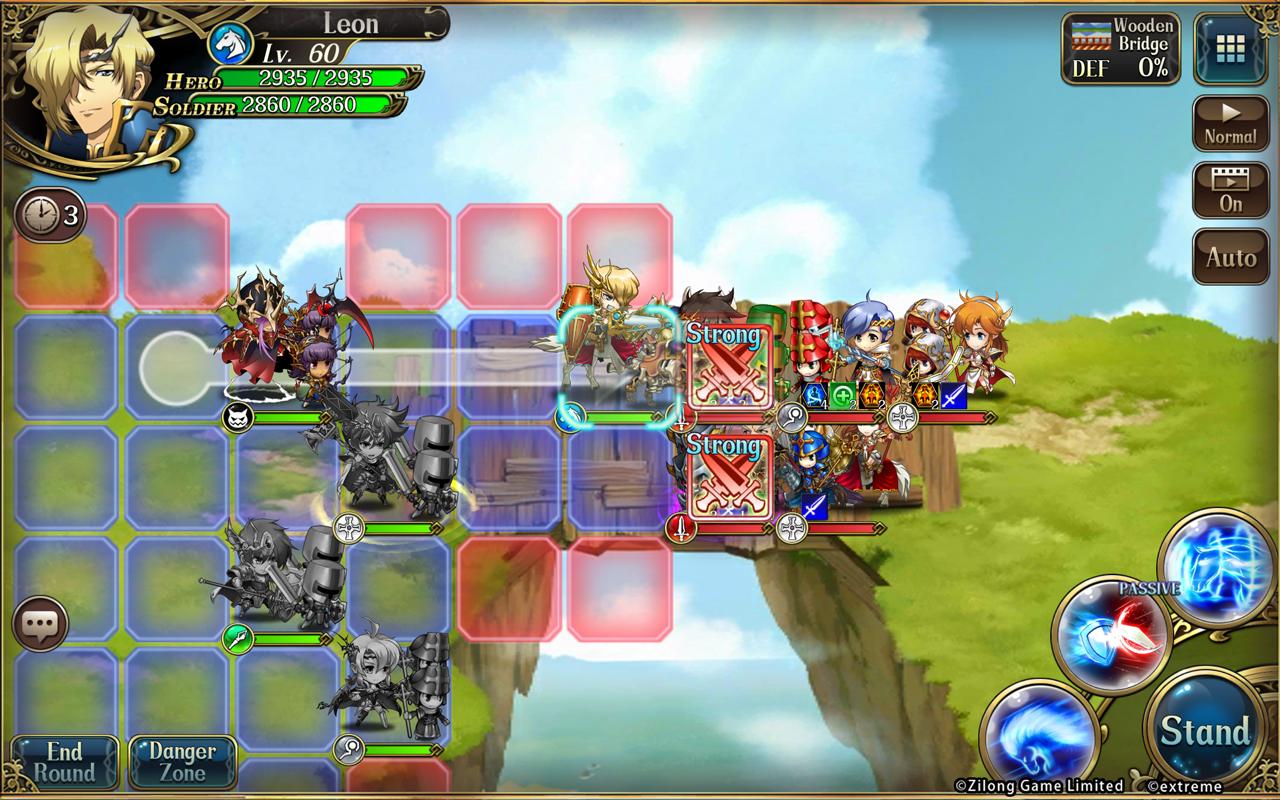View Wooden Bridge terrain info

point(1120,48)
